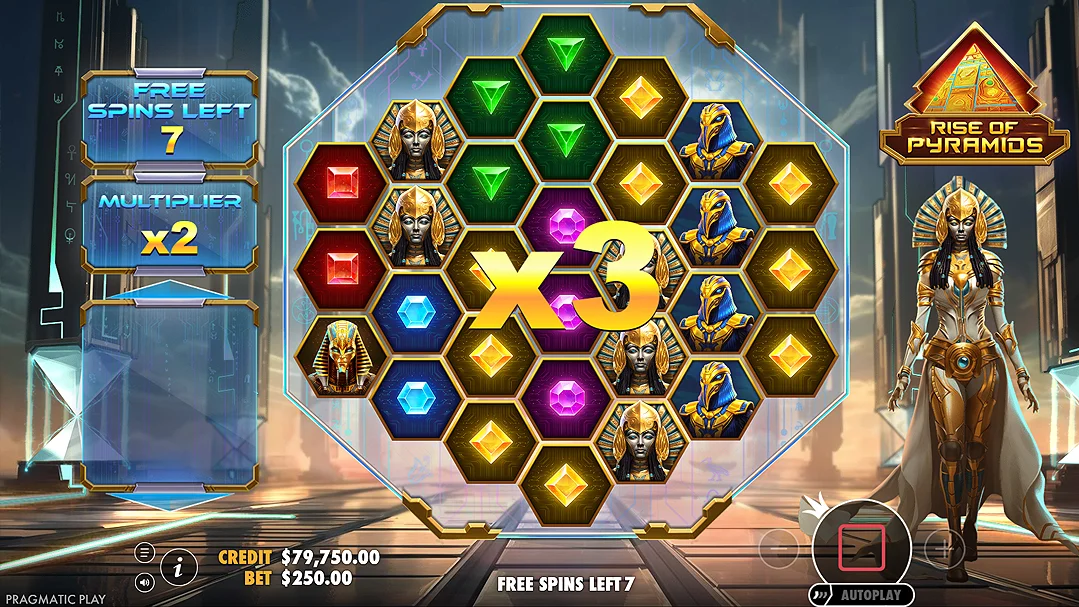1079x607 pixels.
Task: Open the Autoplay settings
Action: pyautogui.click(x=861, y=595)
